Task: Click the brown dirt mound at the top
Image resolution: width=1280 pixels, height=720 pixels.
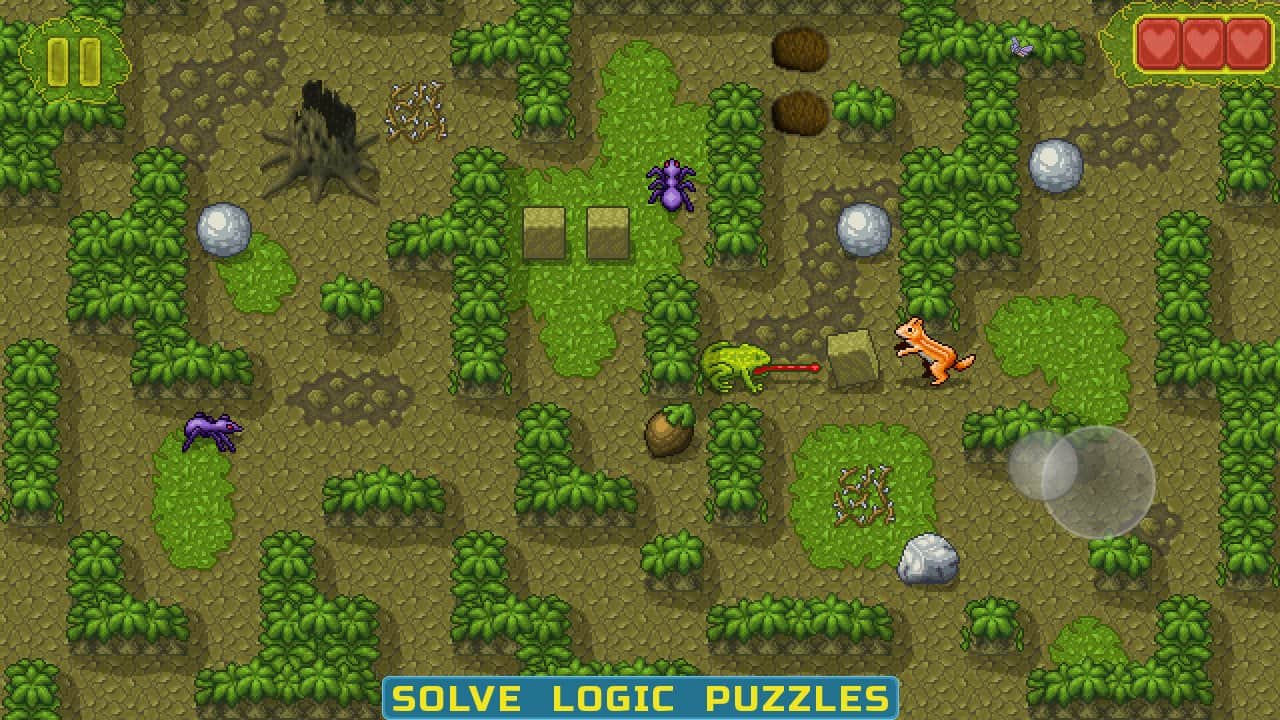Action: pos(800,48)
